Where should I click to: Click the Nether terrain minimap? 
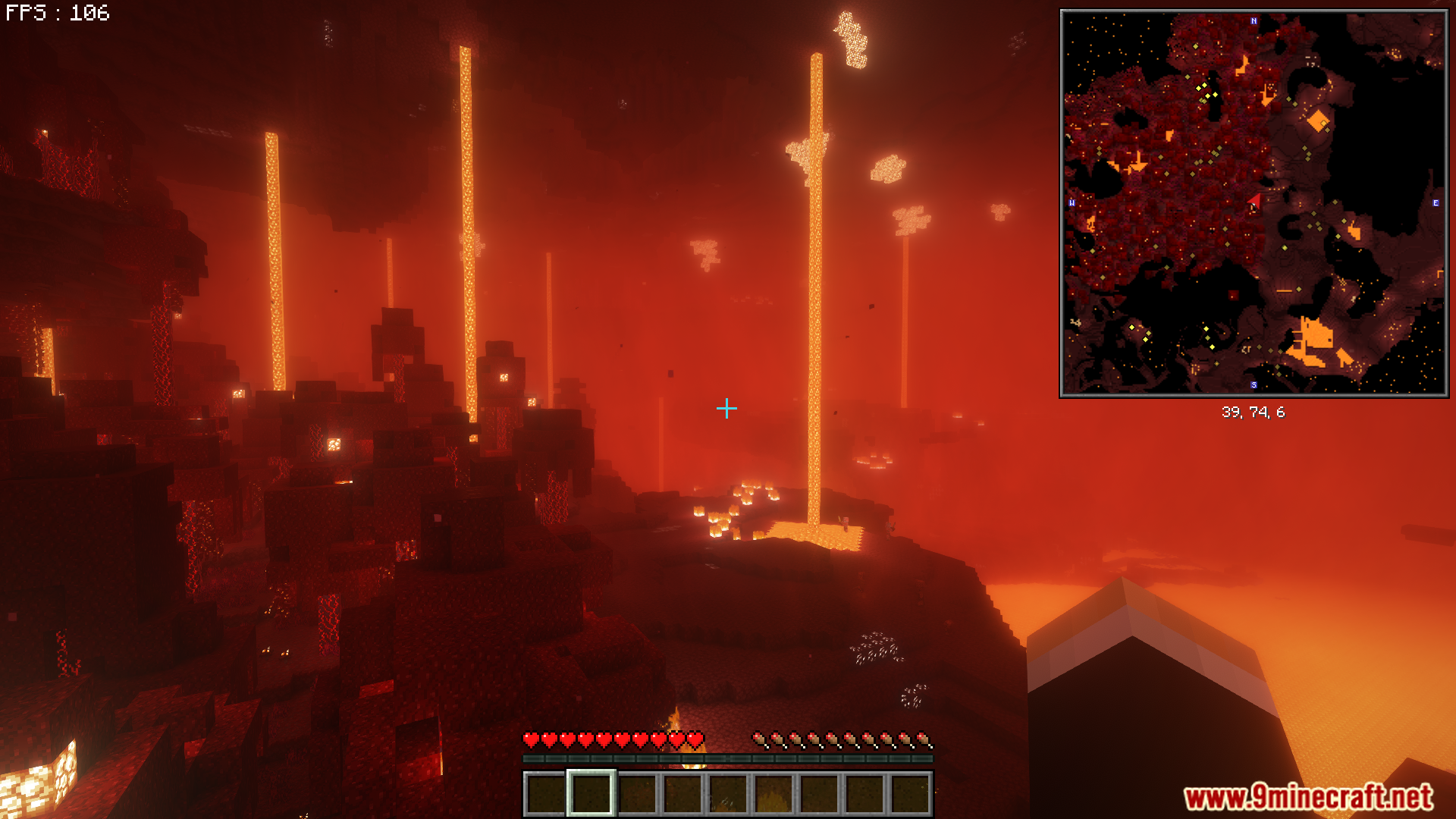pyautogui.click(x=1254, y=203)
